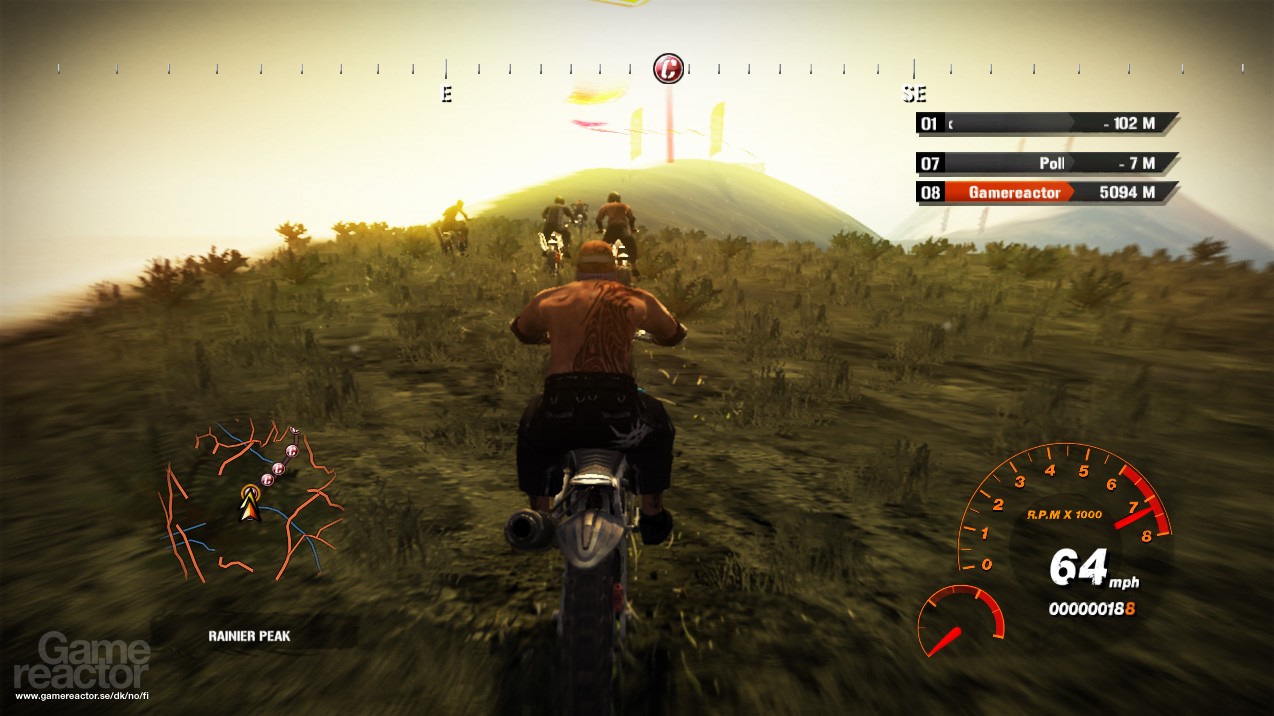The width and height of the screenshot is (1274, 716).
Task: Click the Rainier Peak location label
Action: point(250,635)
